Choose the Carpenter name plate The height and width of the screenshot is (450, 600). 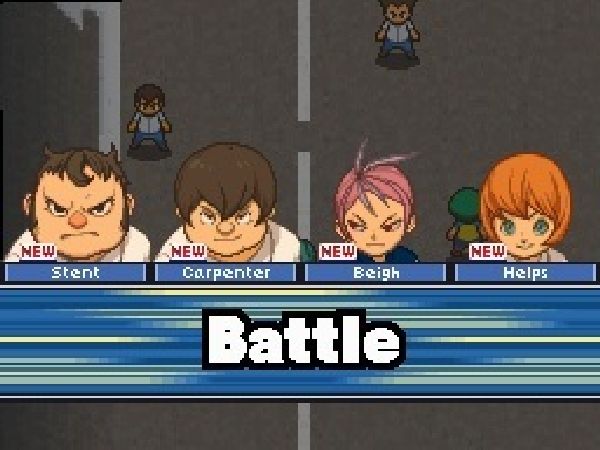coord(226,272)
